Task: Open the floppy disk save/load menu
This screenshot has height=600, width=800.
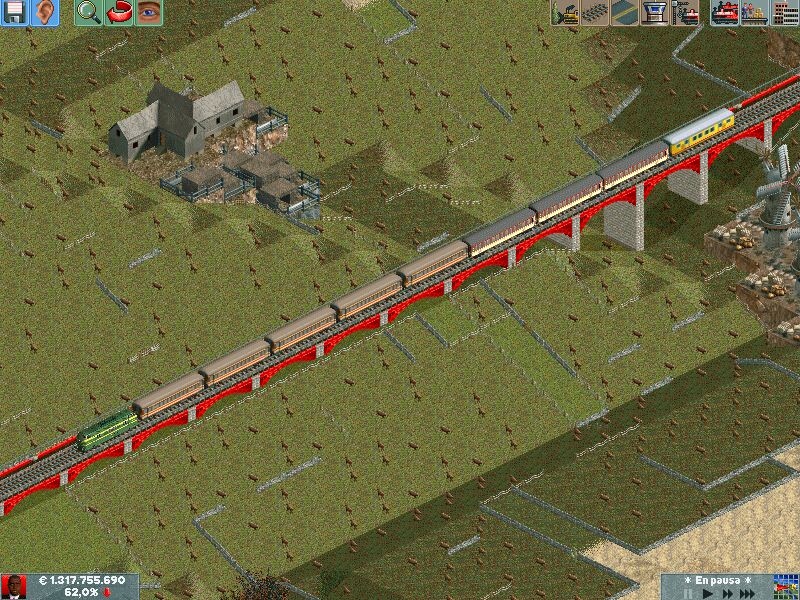Action: click(x=15, y=13)
